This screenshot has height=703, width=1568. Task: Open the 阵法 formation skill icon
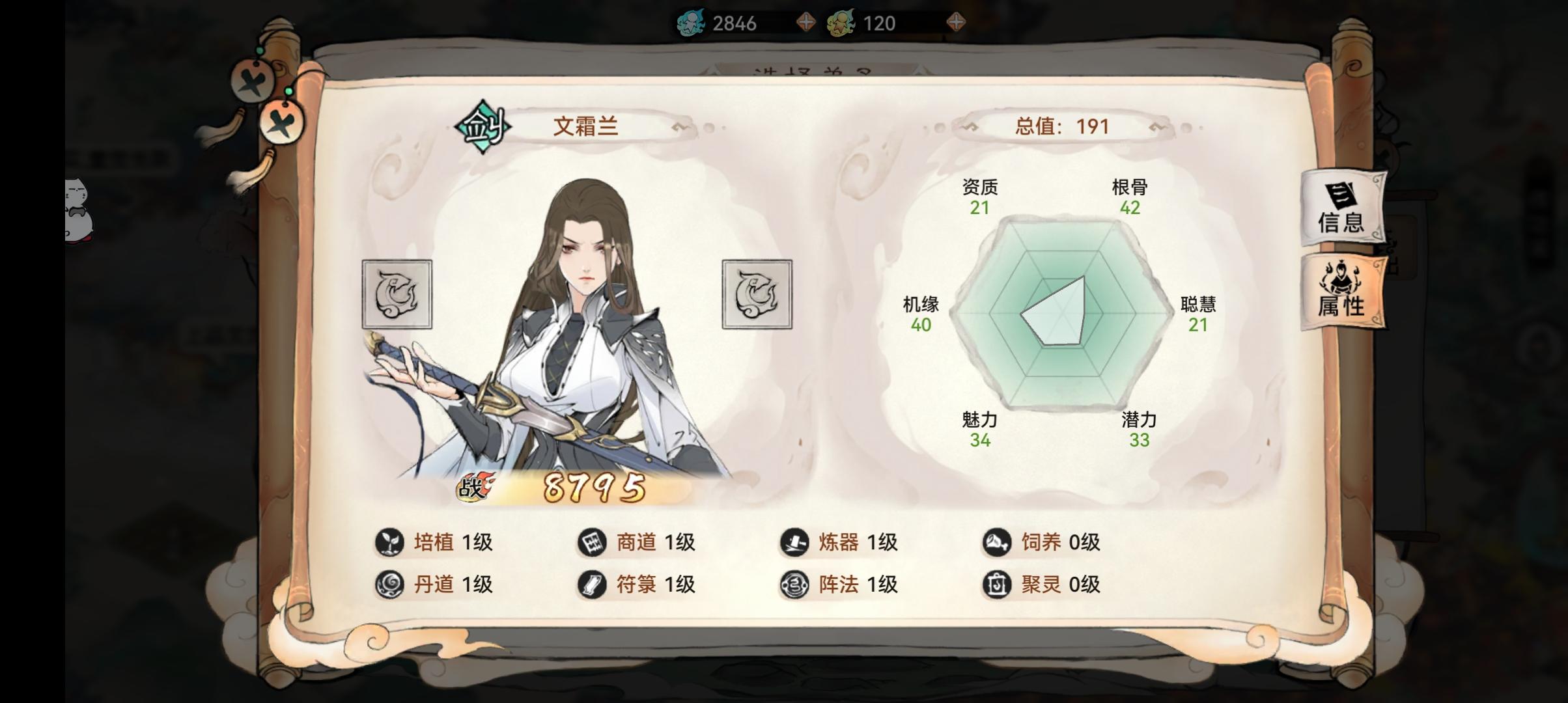tap(796, 585)
